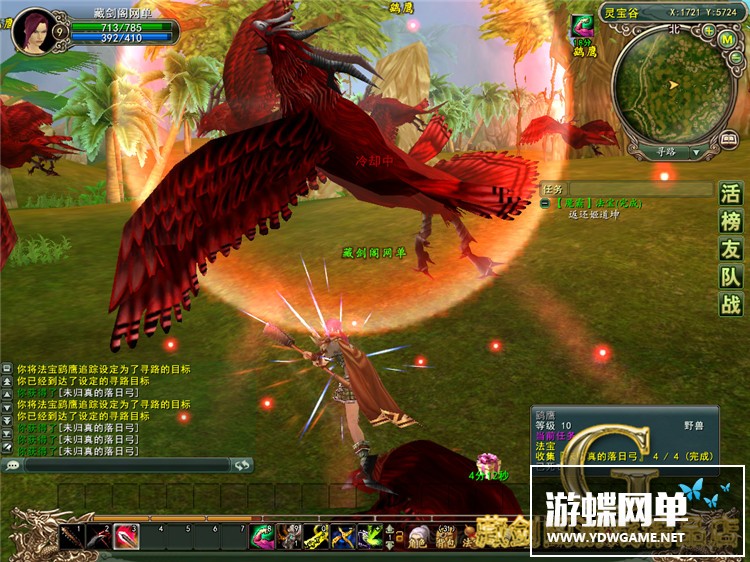Open the 战 battle side button

pos(731,305)
